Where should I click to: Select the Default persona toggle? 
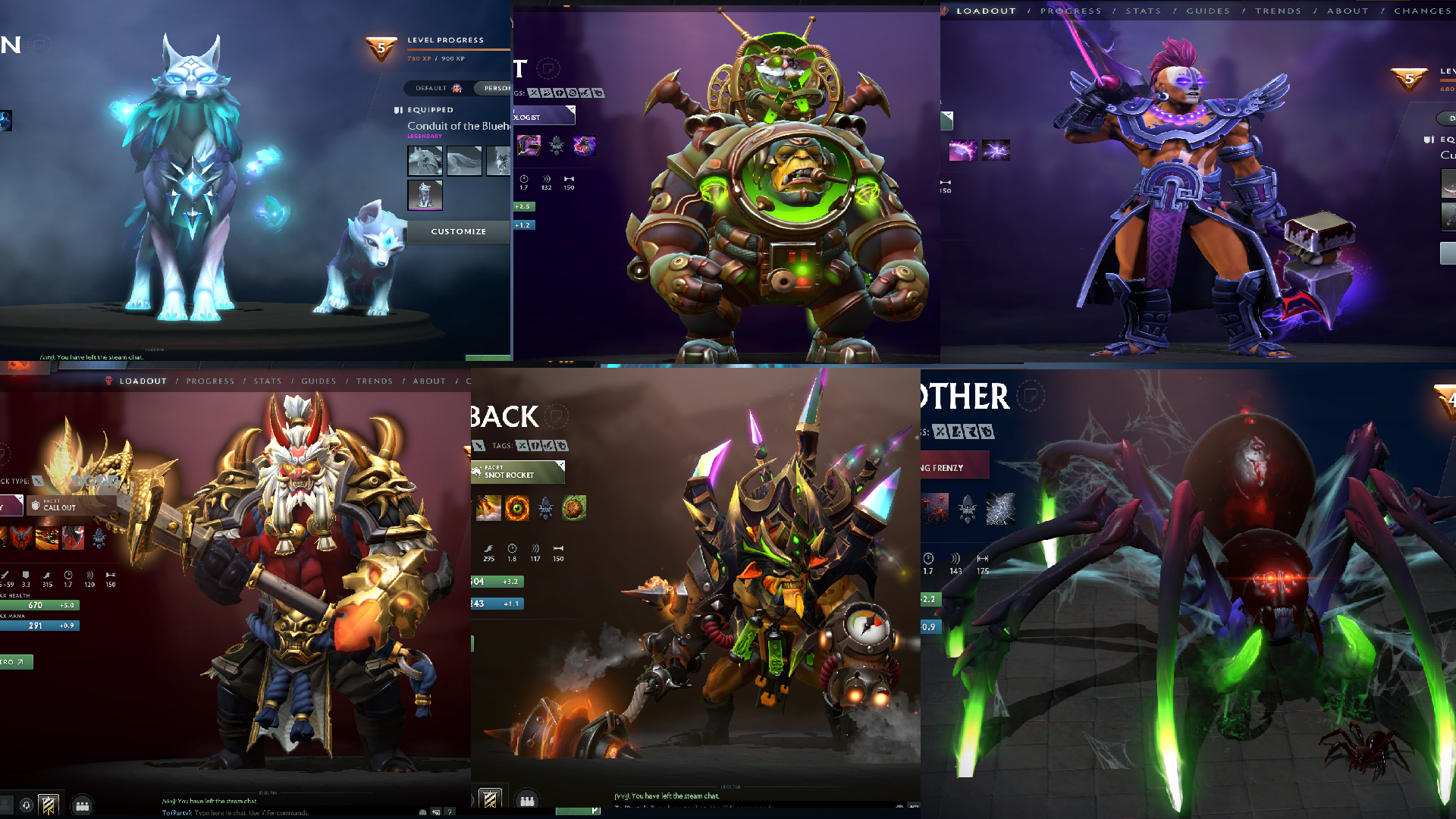(438, 88)
